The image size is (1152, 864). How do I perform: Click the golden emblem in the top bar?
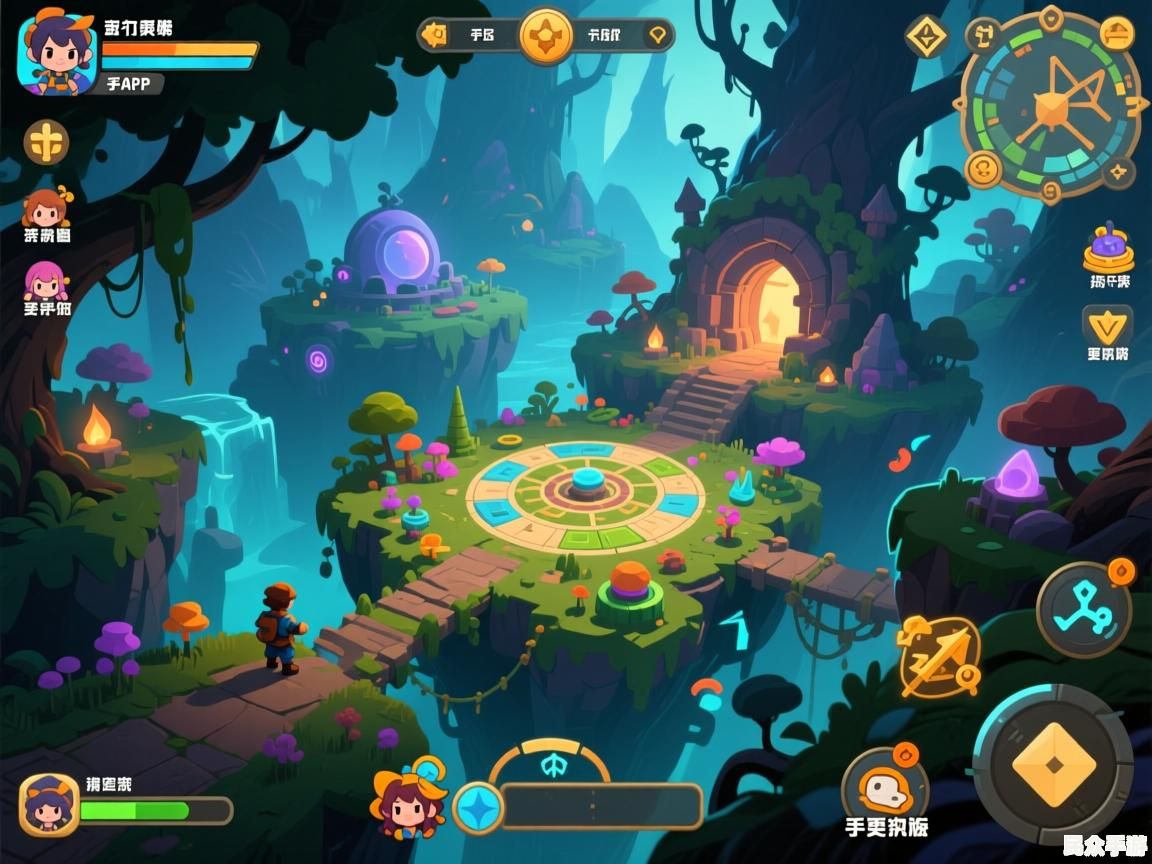point(546,36)
